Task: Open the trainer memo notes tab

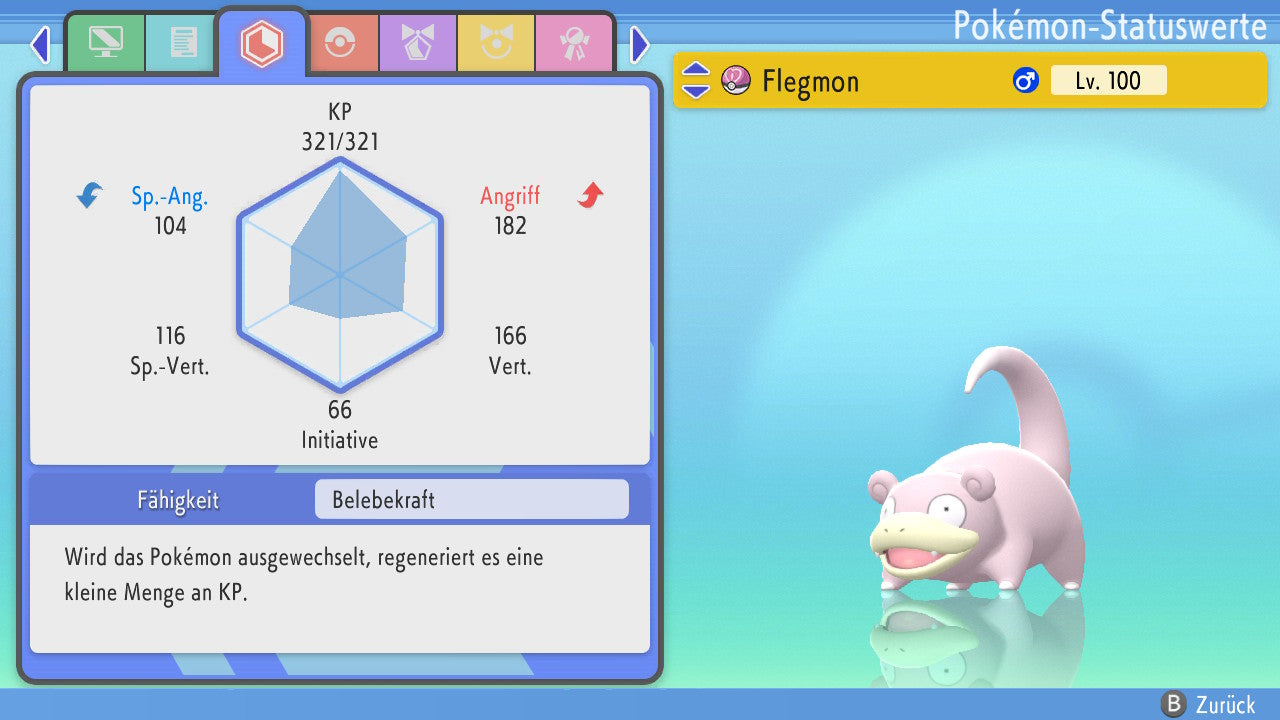Action: (183, 43)
